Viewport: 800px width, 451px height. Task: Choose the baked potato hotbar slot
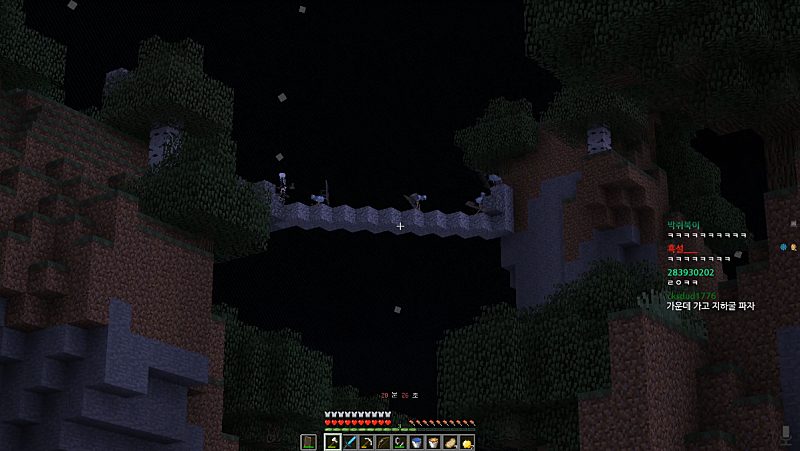[x=450, y=442]
